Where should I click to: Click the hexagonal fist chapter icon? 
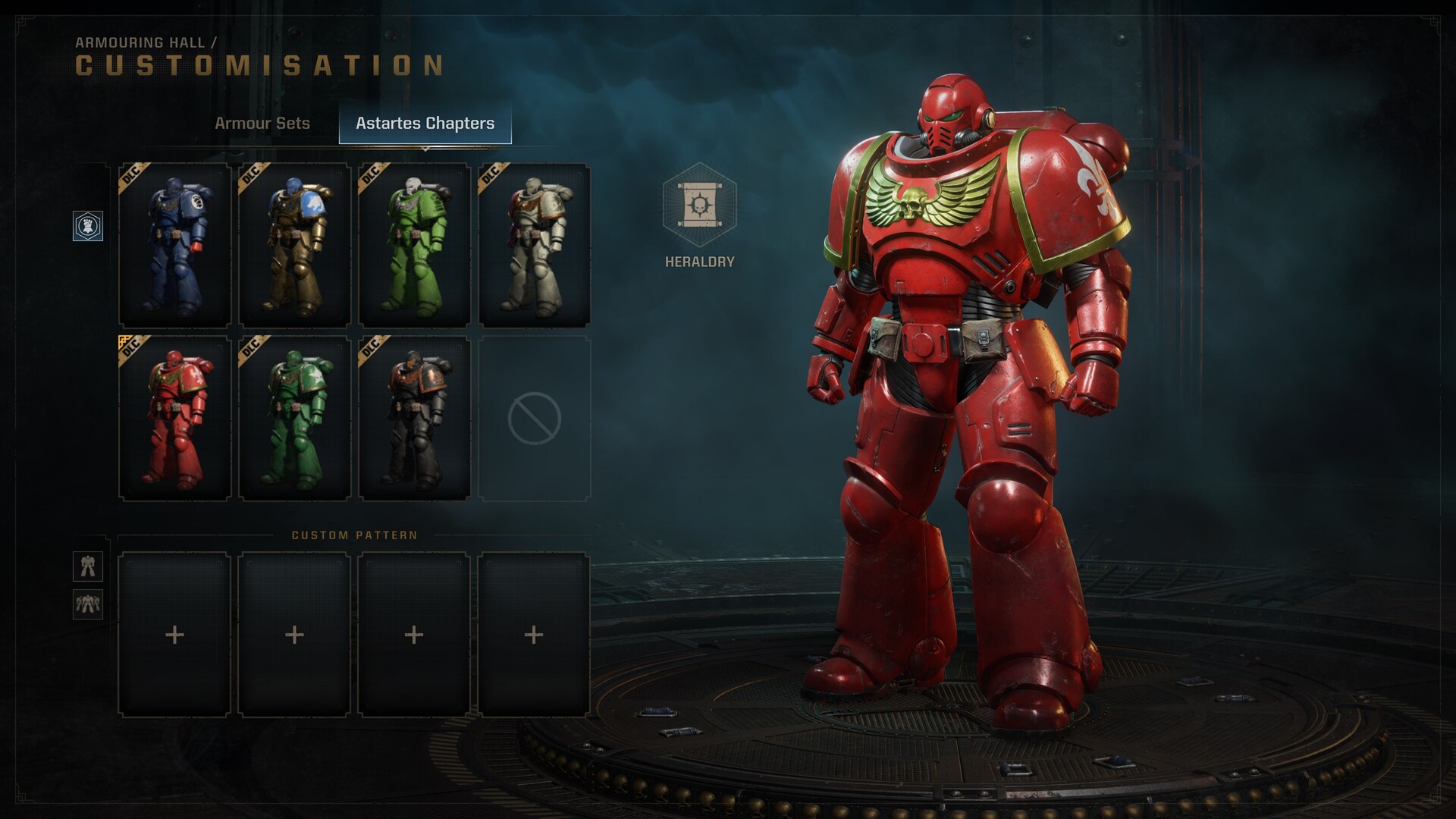[x=88, y=226]
